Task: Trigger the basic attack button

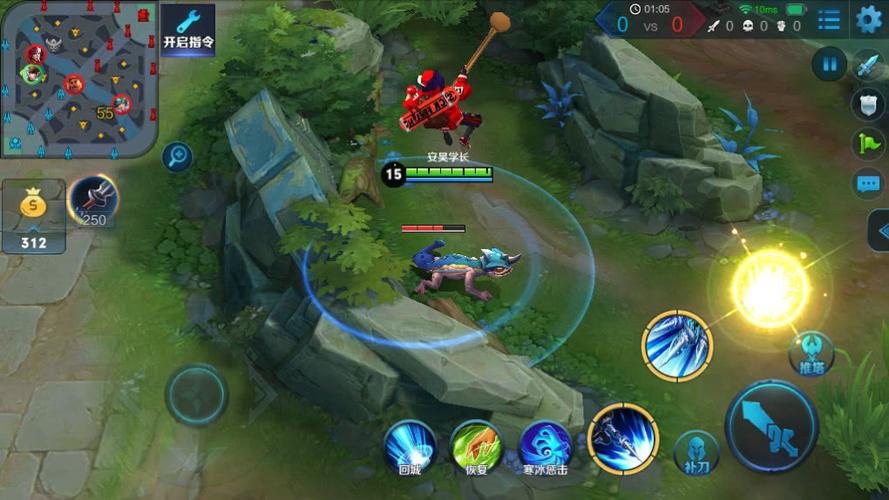Action: (771, 425)
